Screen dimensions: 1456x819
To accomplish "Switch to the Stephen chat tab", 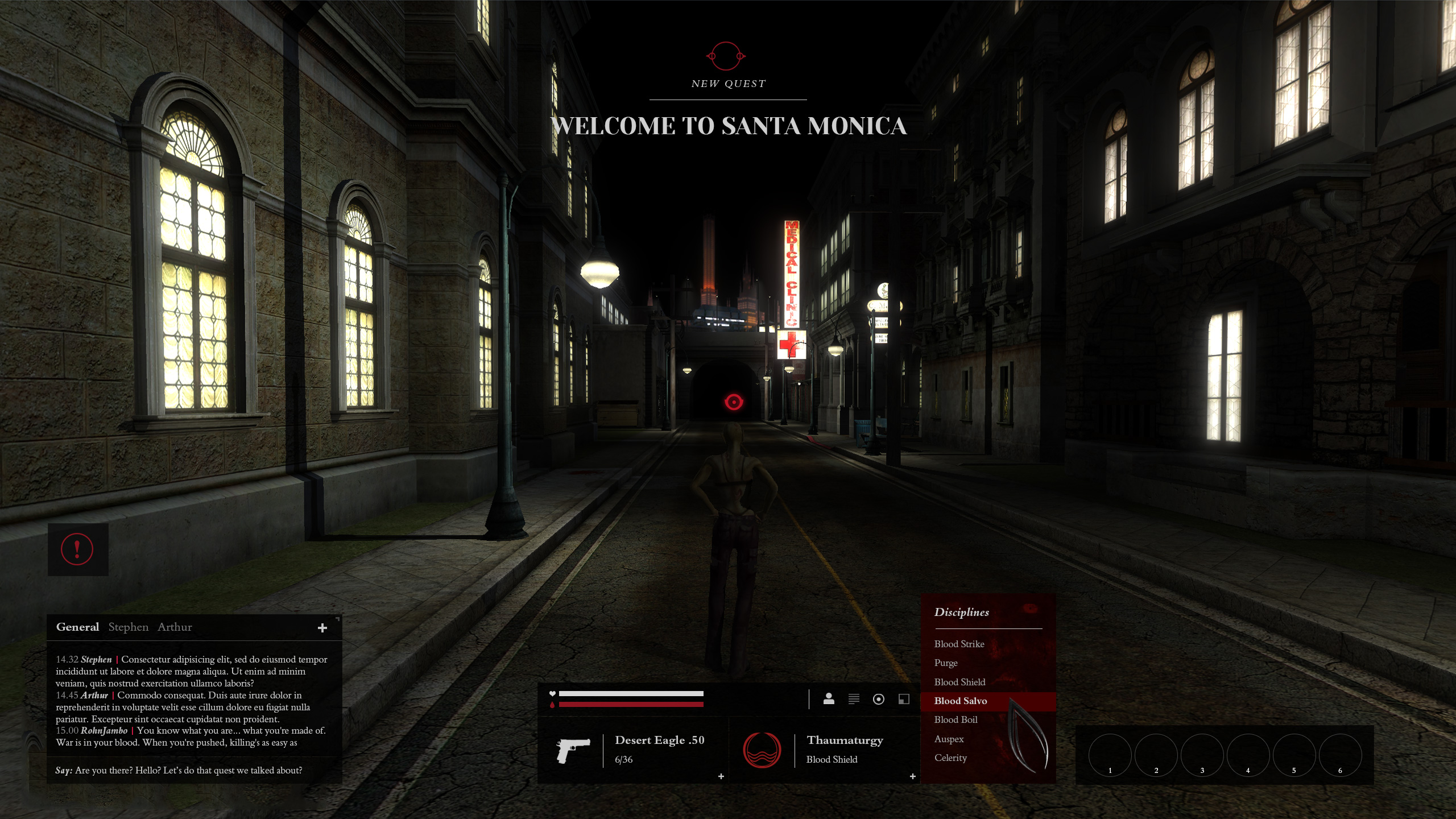I will click(x=128, y=627).
